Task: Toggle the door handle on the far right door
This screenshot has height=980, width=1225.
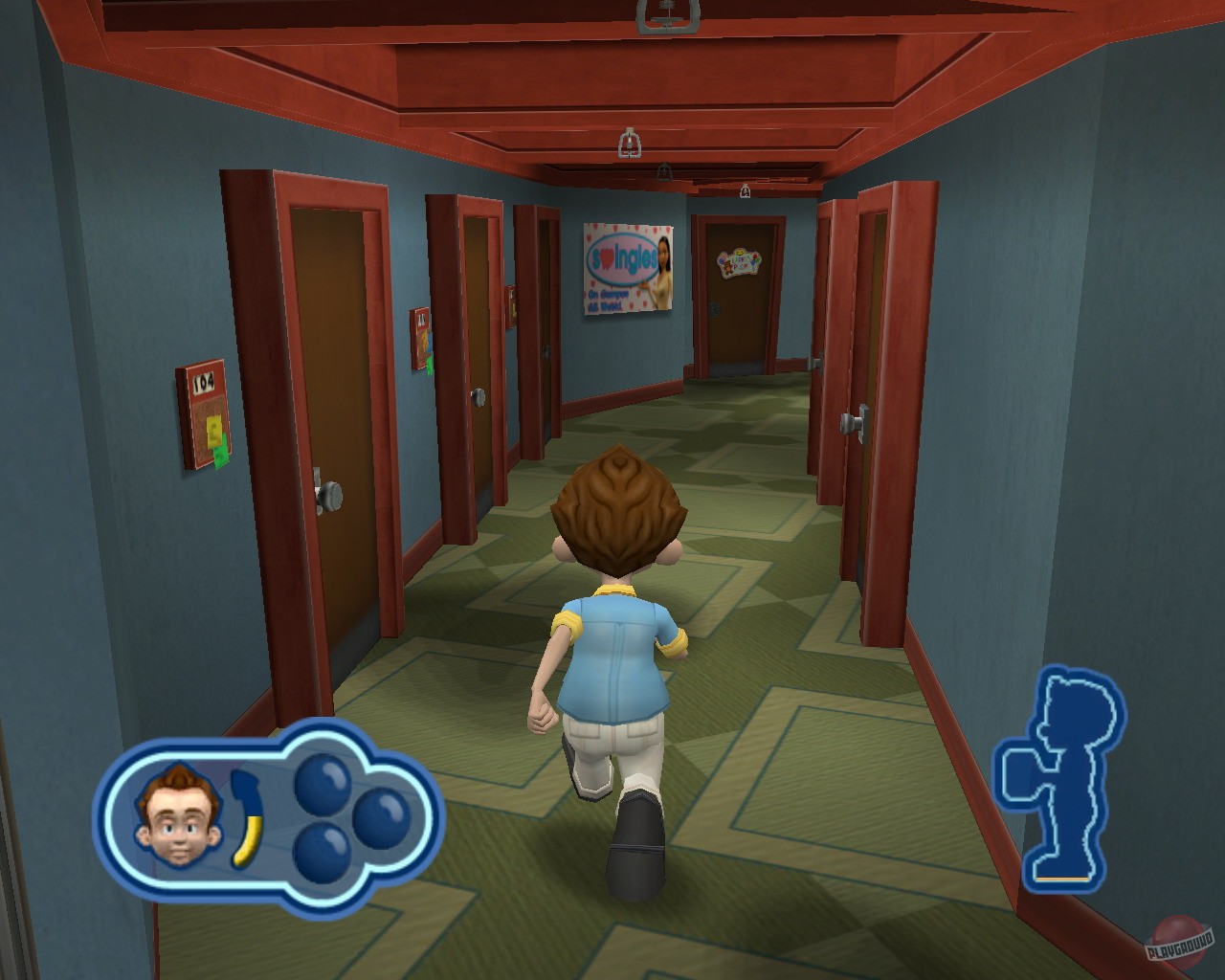Action: point(850,421)
